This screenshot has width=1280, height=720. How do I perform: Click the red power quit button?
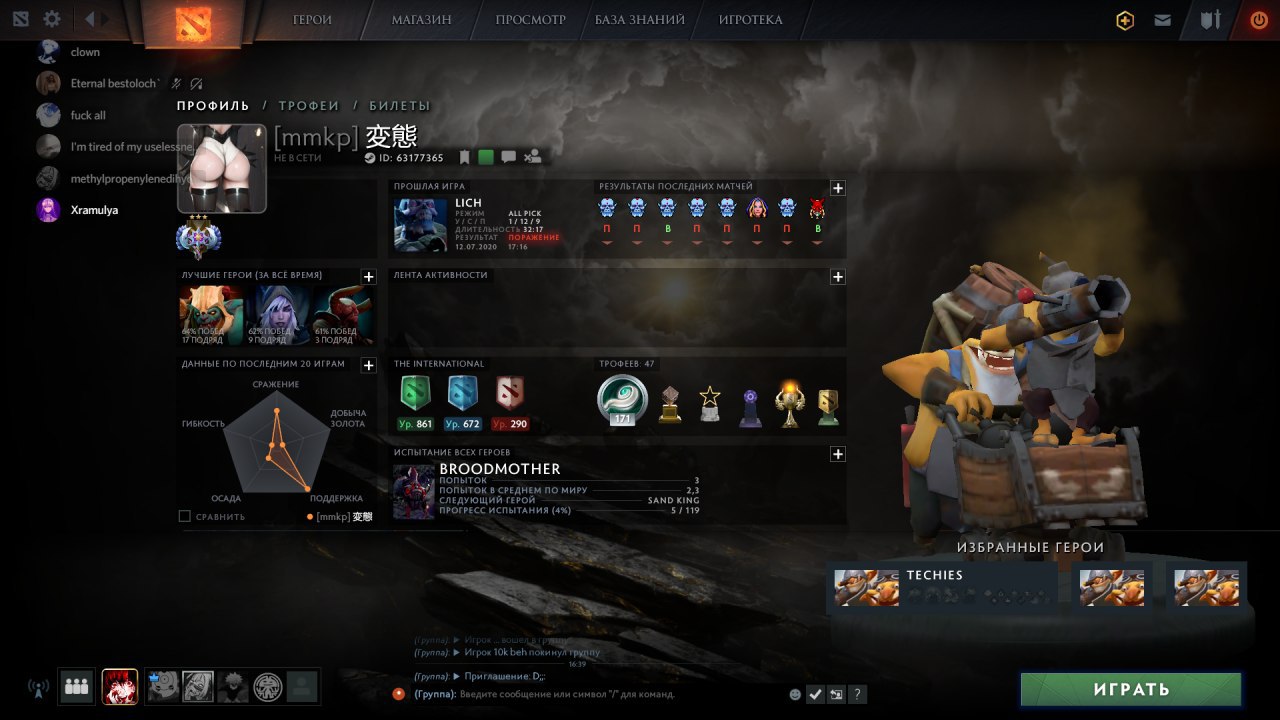pyautogui.click(x=1259, y=20)
